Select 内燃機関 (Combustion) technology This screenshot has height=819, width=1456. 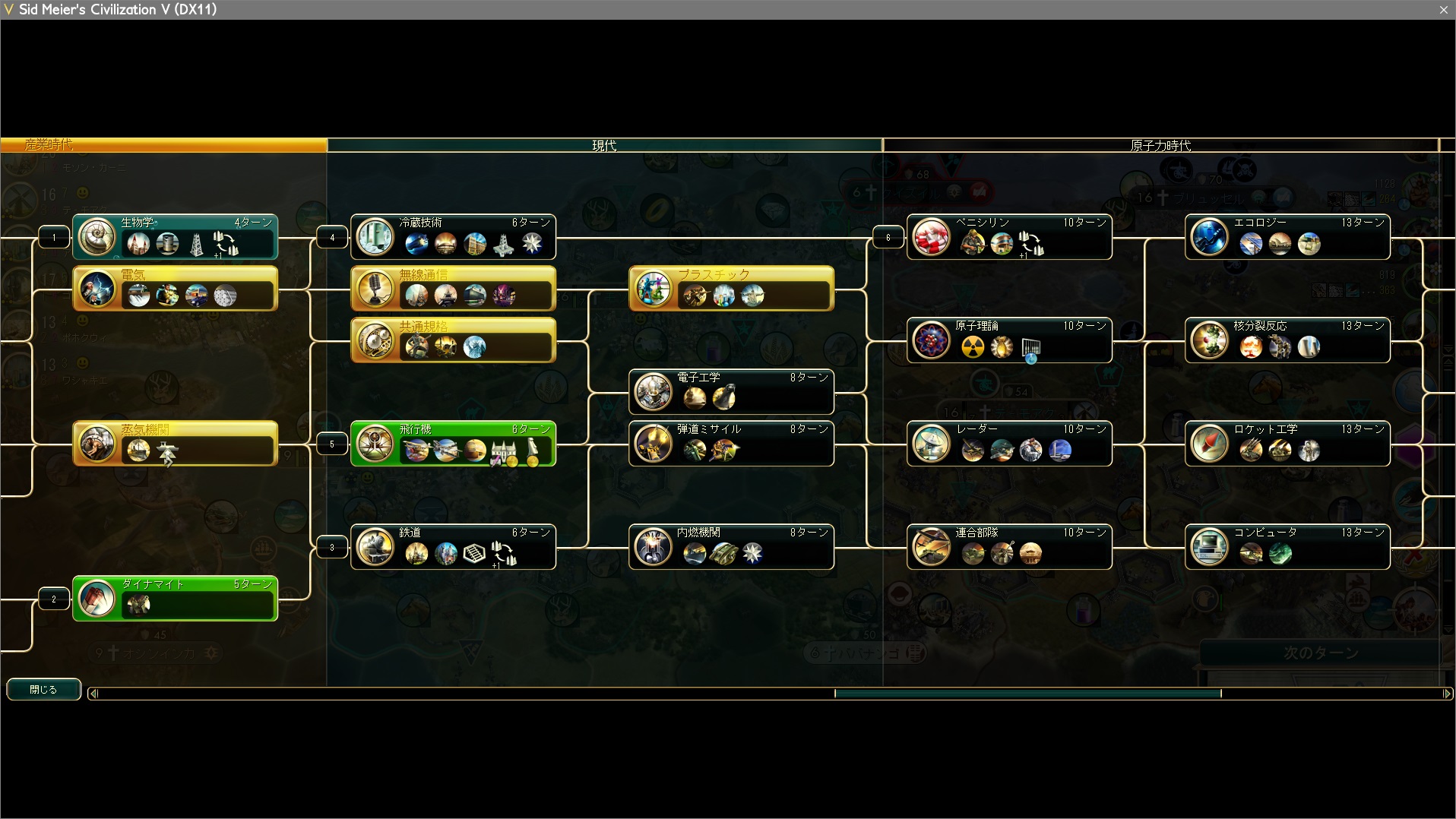pyautogui.click(x=732, y=546)
